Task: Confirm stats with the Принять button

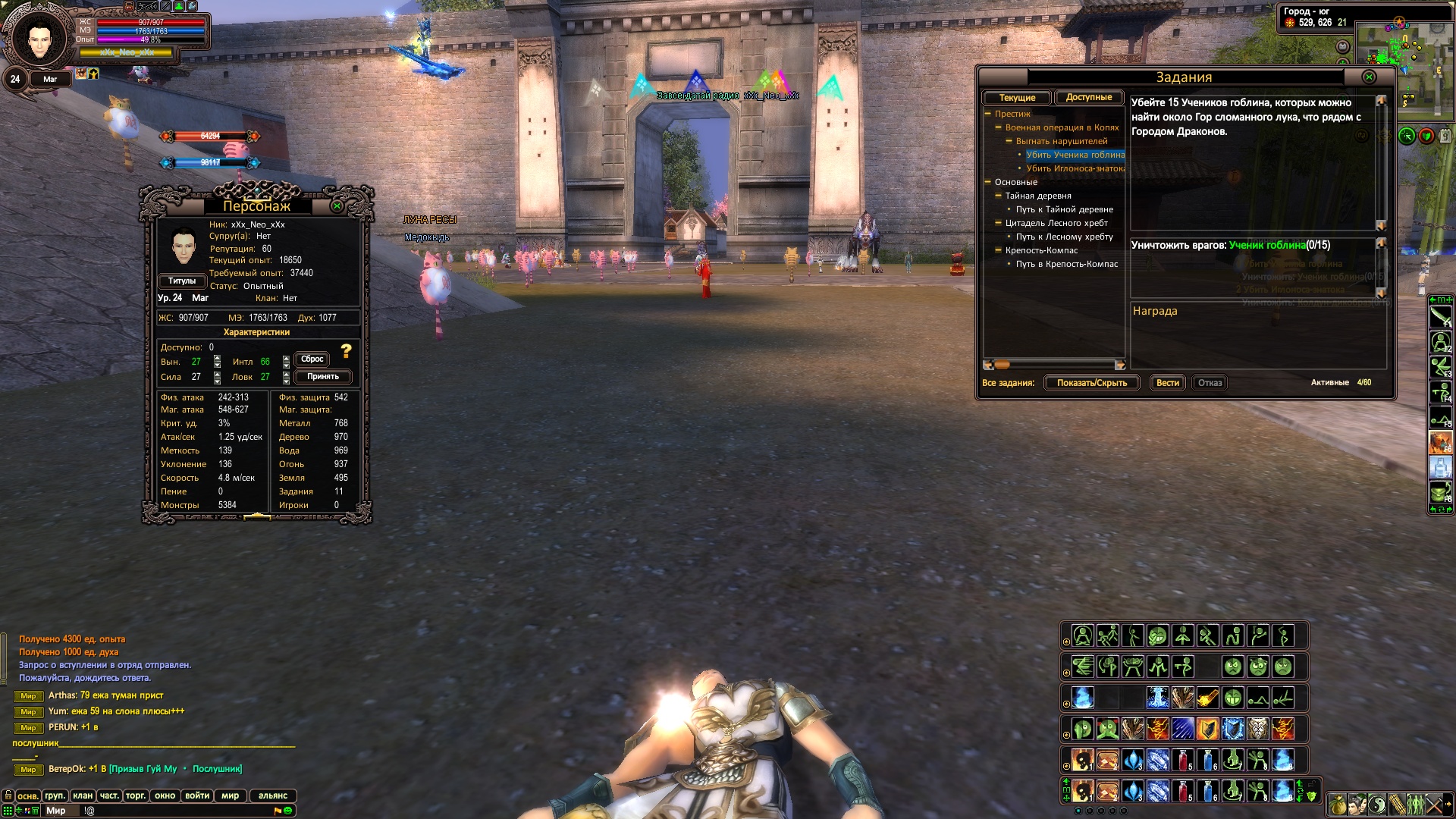Action: (x=322, y=377)
